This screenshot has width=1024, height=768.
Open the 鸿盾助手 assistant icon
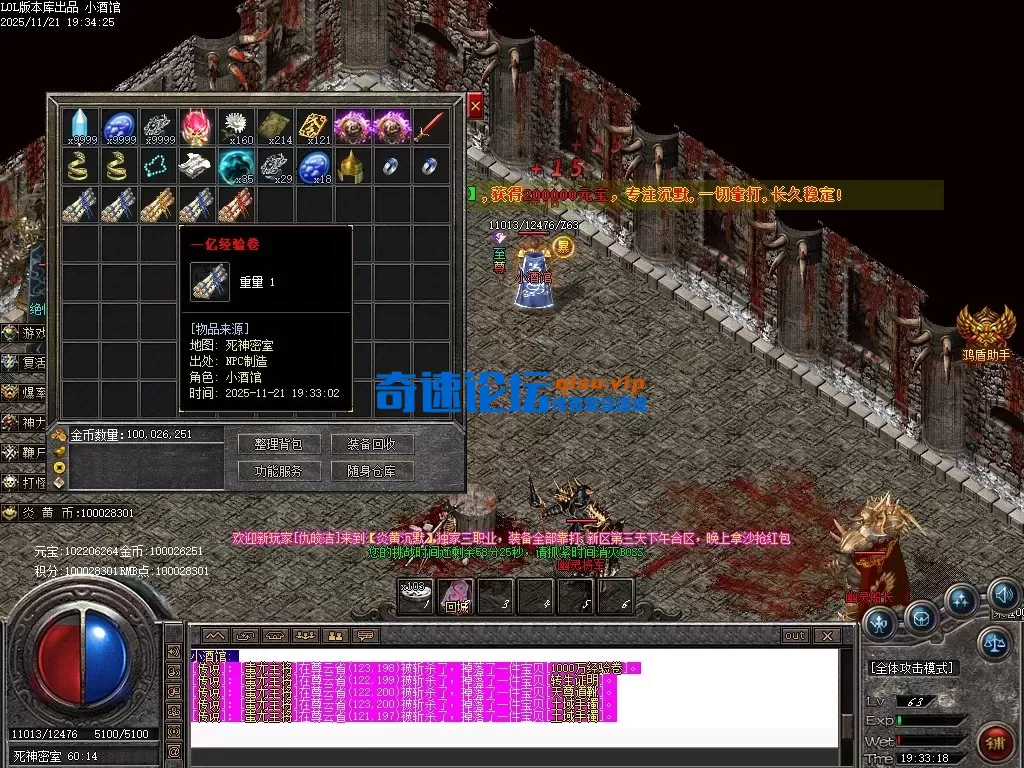[985, 330]
